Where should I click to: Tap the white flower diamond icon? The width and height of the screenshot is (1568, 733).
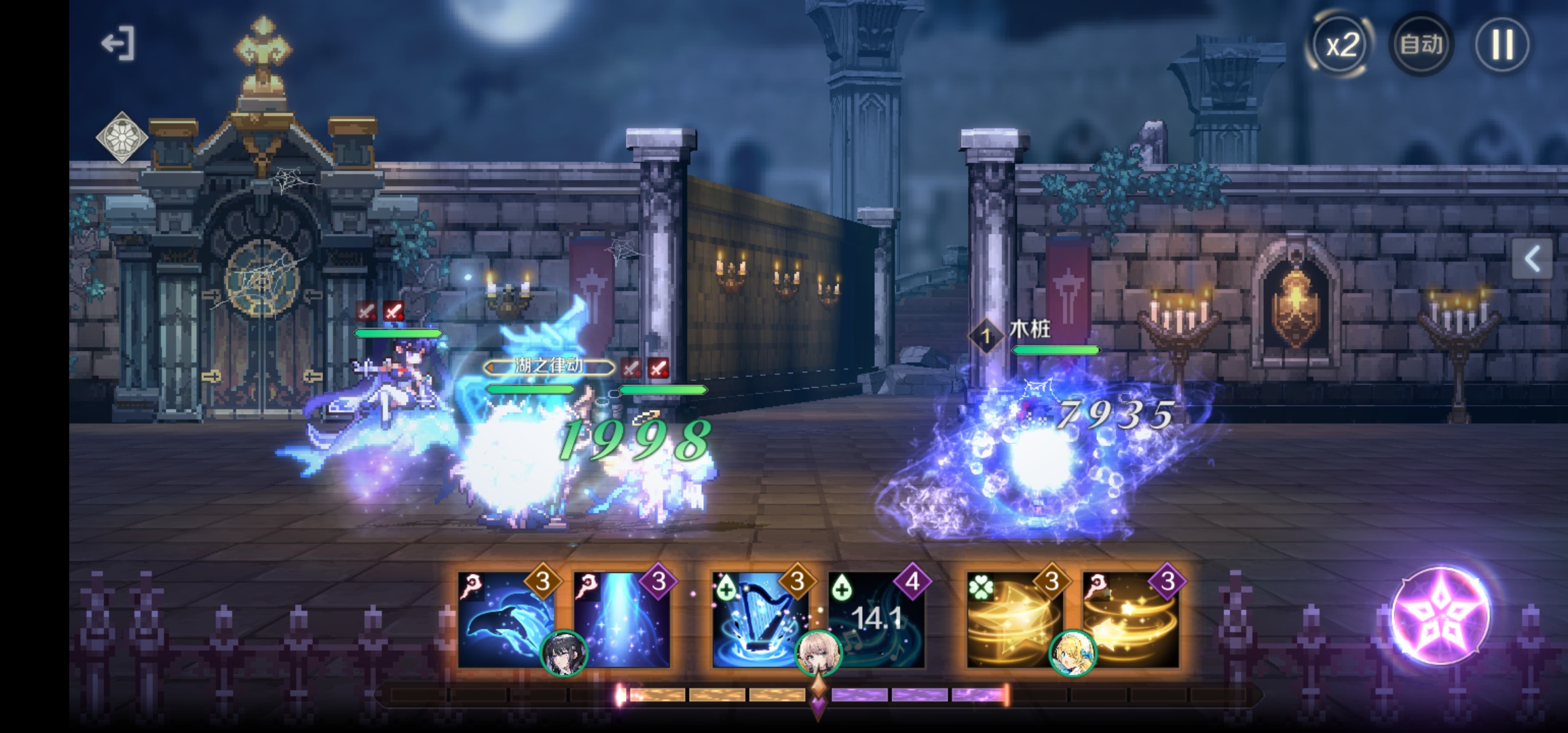[122, 137]
